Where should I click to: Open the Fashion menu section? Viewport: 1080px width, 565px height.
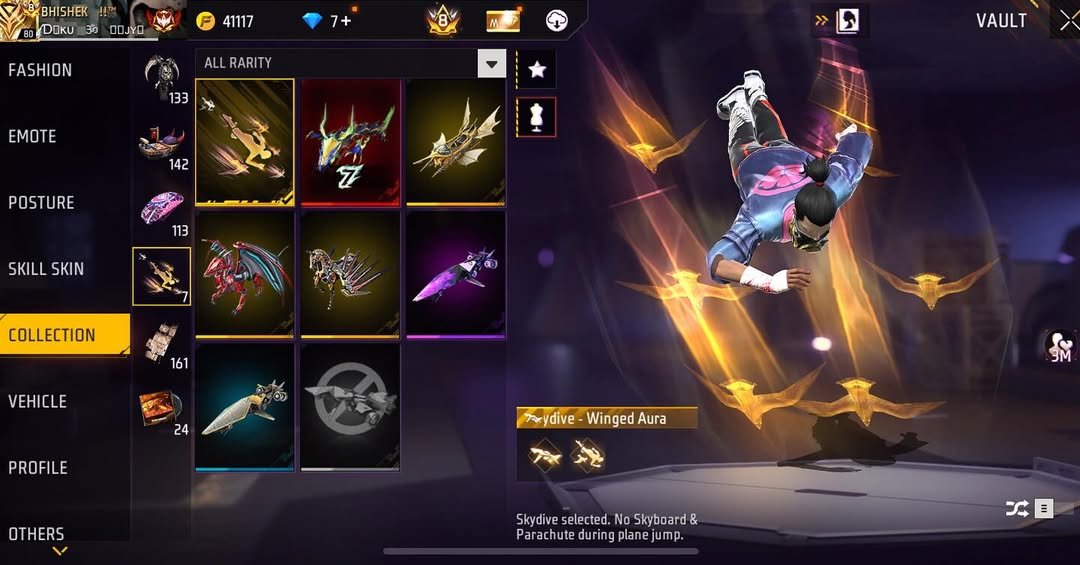(40, 70)
